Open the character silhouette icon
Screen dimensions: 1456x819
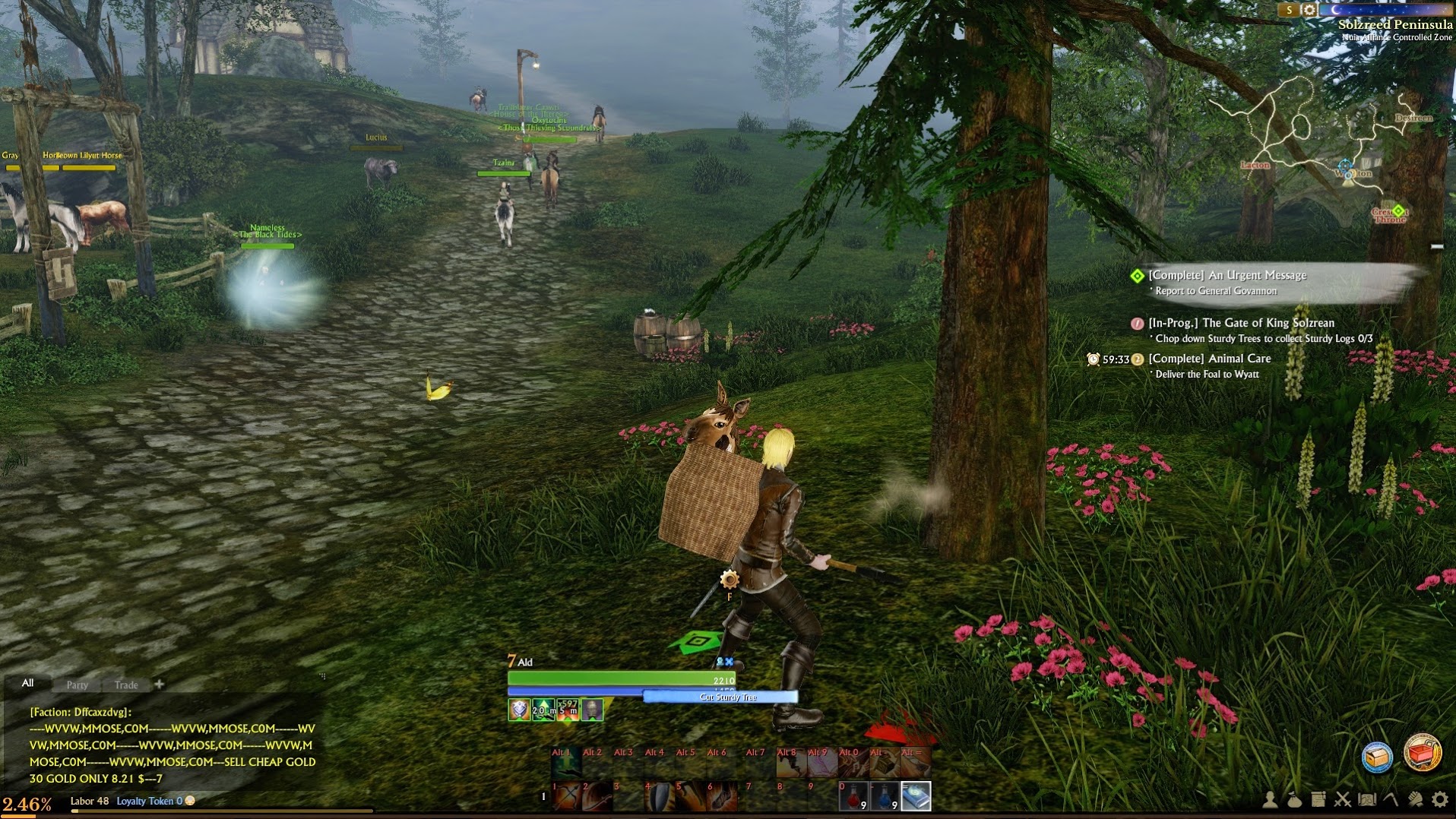click(x=1270, y=799)
